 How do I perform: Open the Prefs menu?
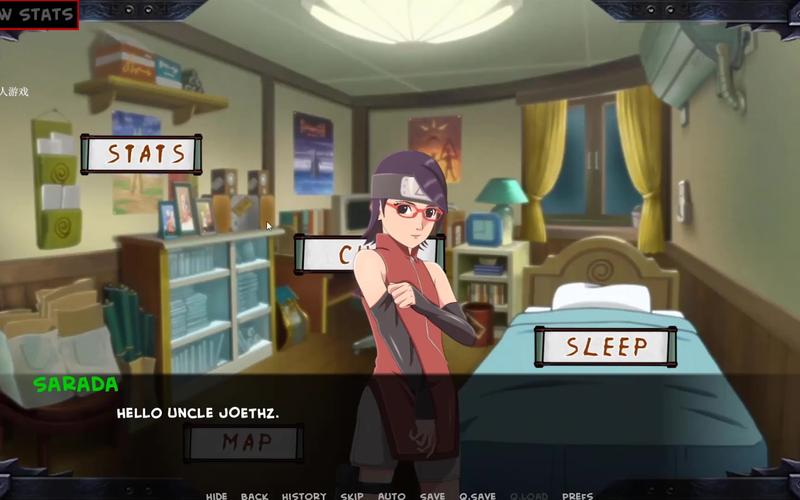coord(577,495)
